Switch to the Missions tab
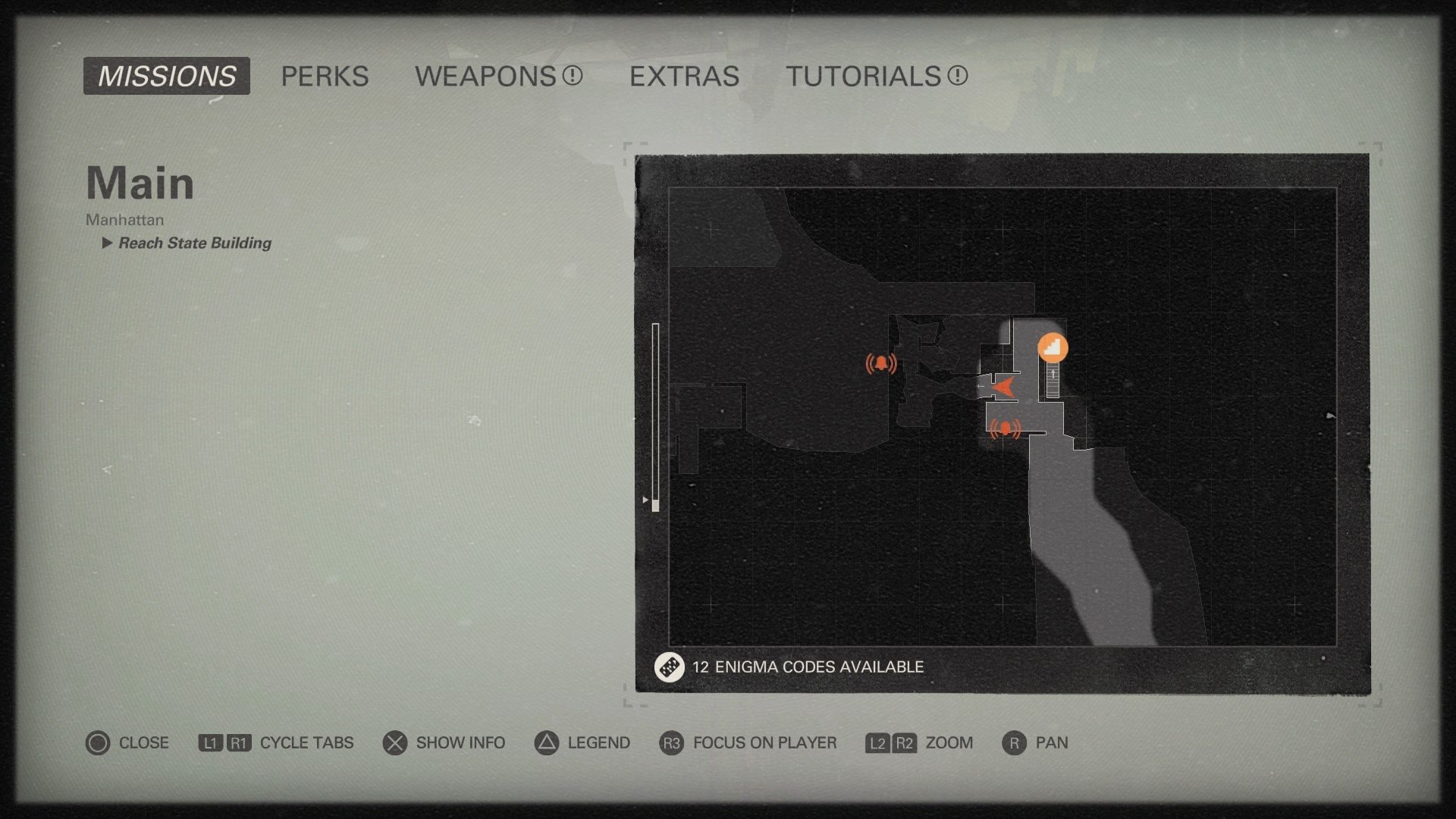 coord(166,76)
